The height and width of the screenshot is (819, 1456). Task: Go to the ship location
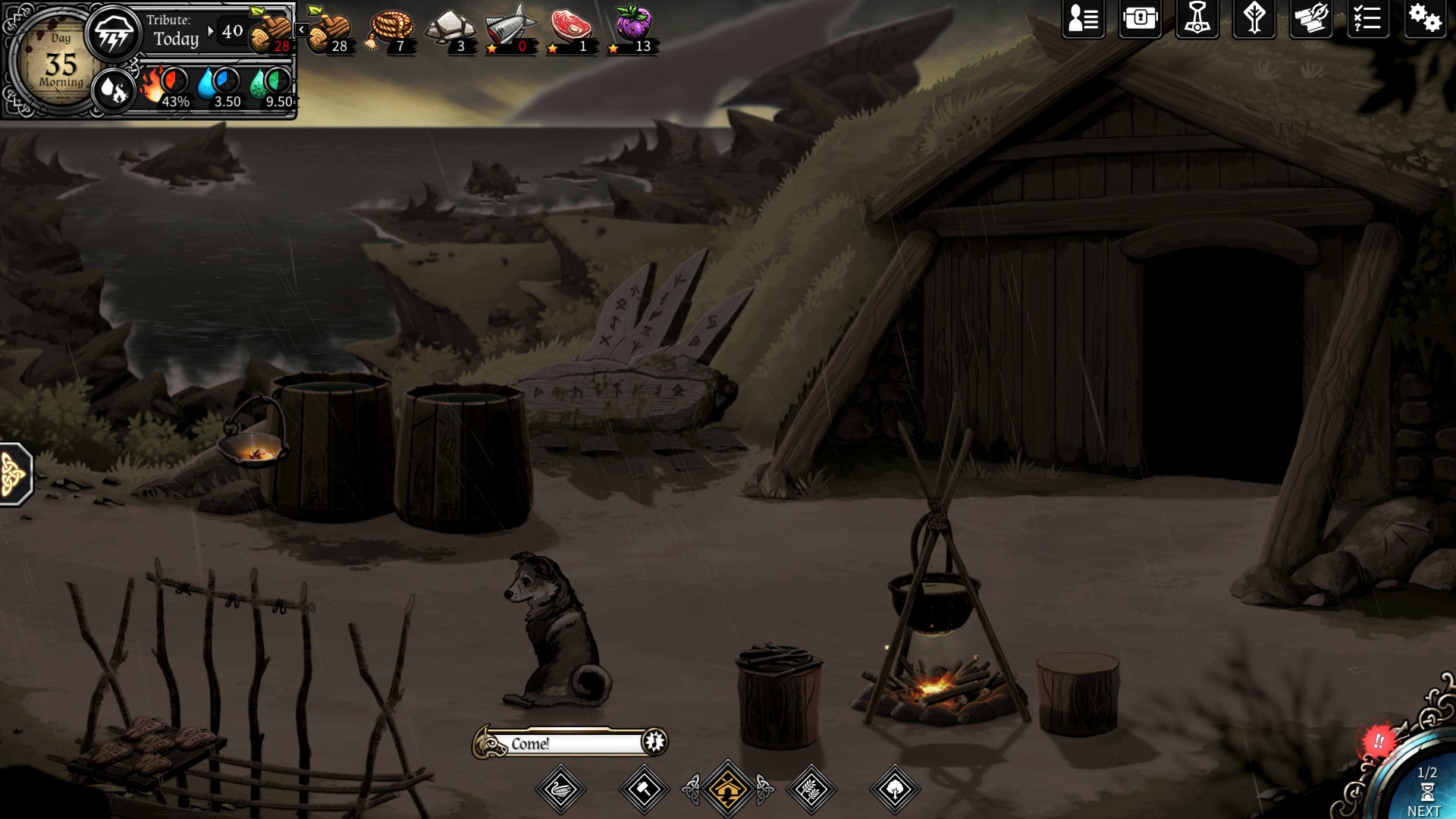click(x=560, y=790)
